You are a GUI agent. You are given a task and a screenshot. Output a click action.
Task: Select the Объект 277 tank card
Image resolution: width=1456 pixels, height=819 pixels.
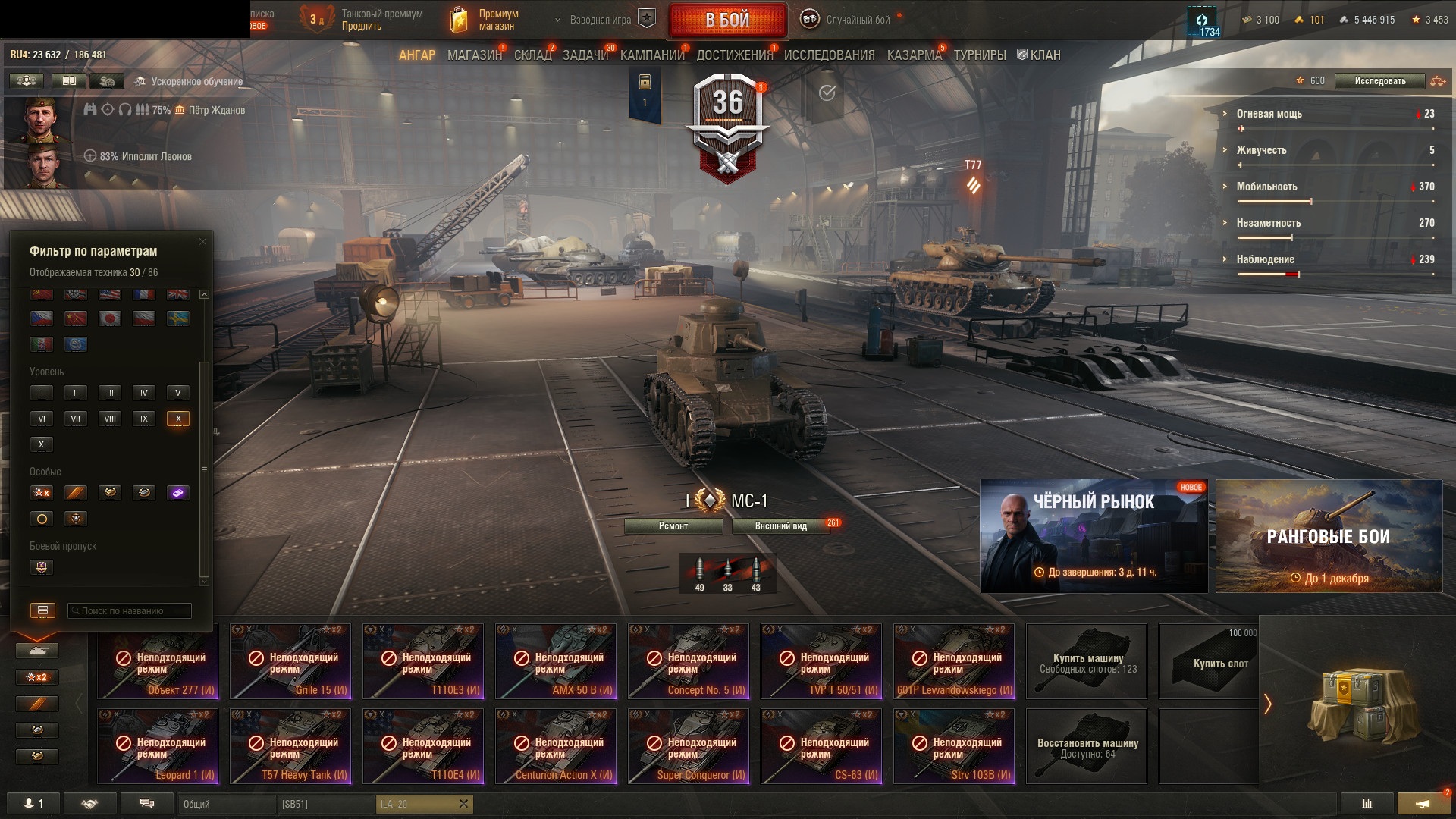click(158, 661)
